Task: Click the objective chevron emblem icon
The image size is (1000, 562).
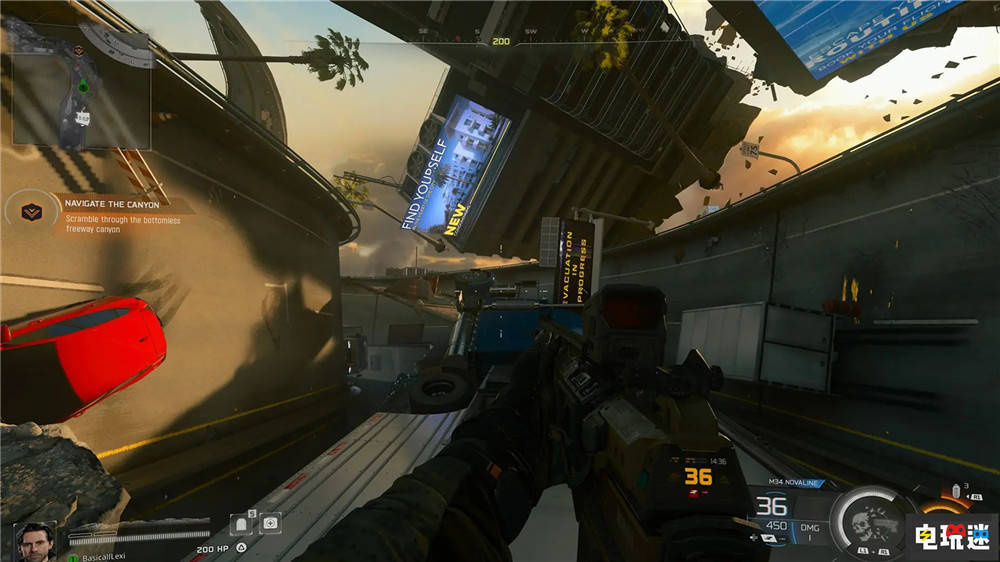Action: pos(31,211)
